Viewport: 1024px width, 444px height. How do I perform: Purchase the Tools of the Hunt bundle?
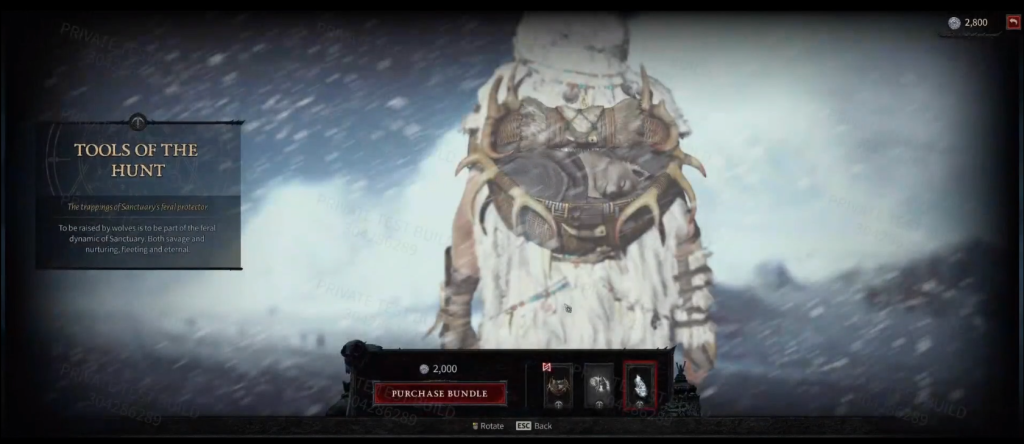click(x=439, y=393)
